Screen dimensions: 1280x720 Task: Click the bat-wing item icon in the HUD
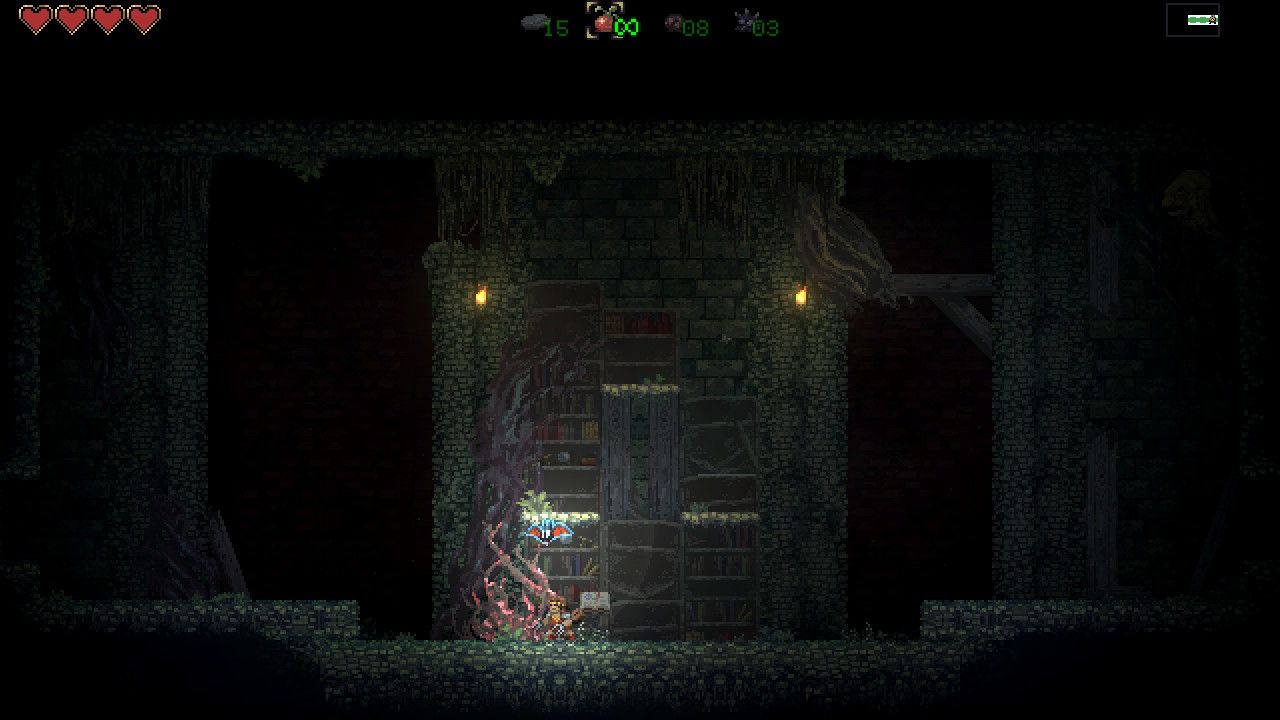[744, 20]
